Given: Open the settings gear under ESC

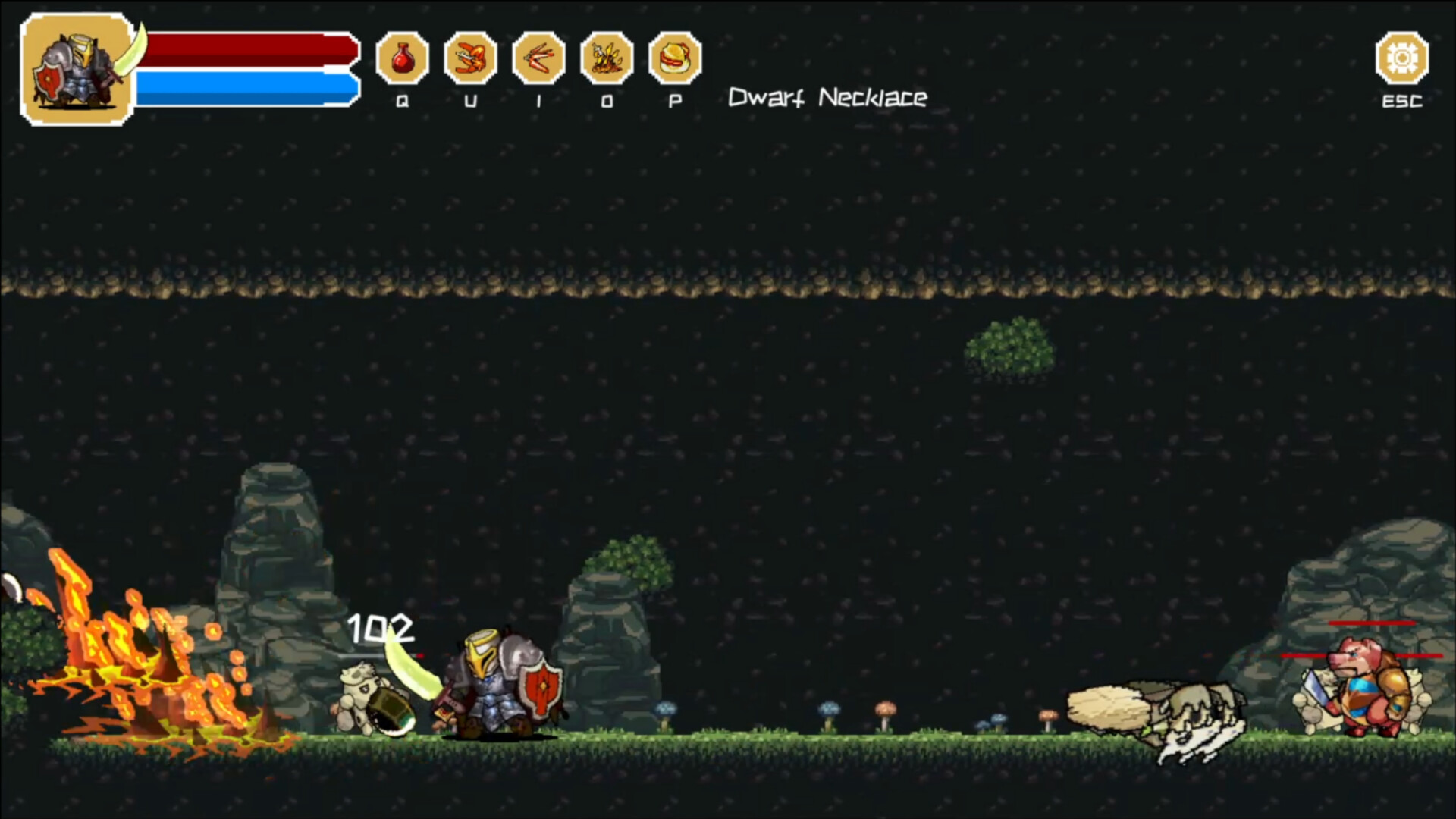Looking at the screenshot, I should coord(1401,58).
